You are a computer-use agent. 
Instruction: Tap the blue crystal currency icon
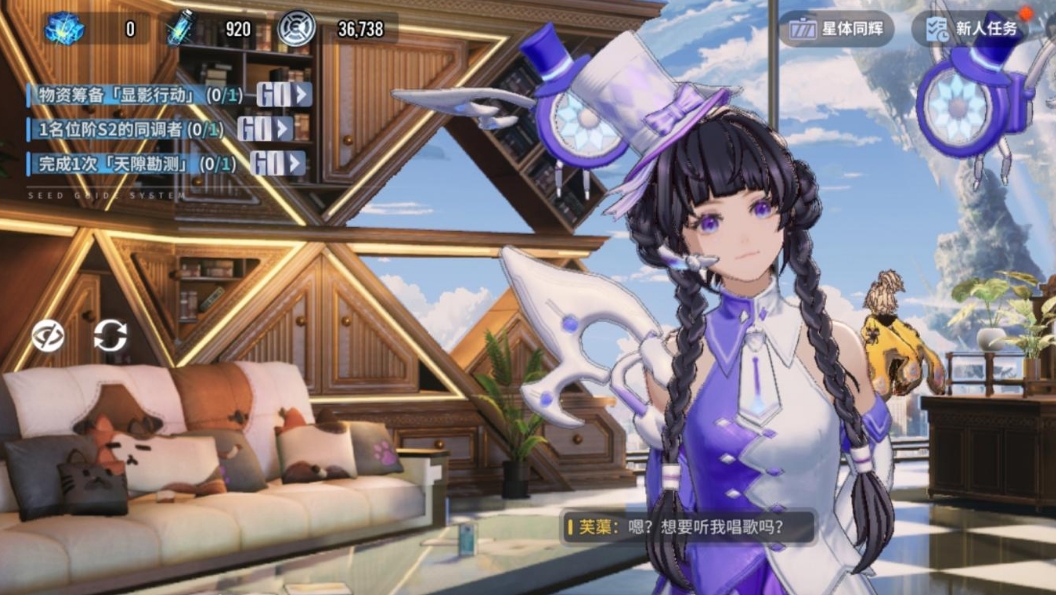64,28
